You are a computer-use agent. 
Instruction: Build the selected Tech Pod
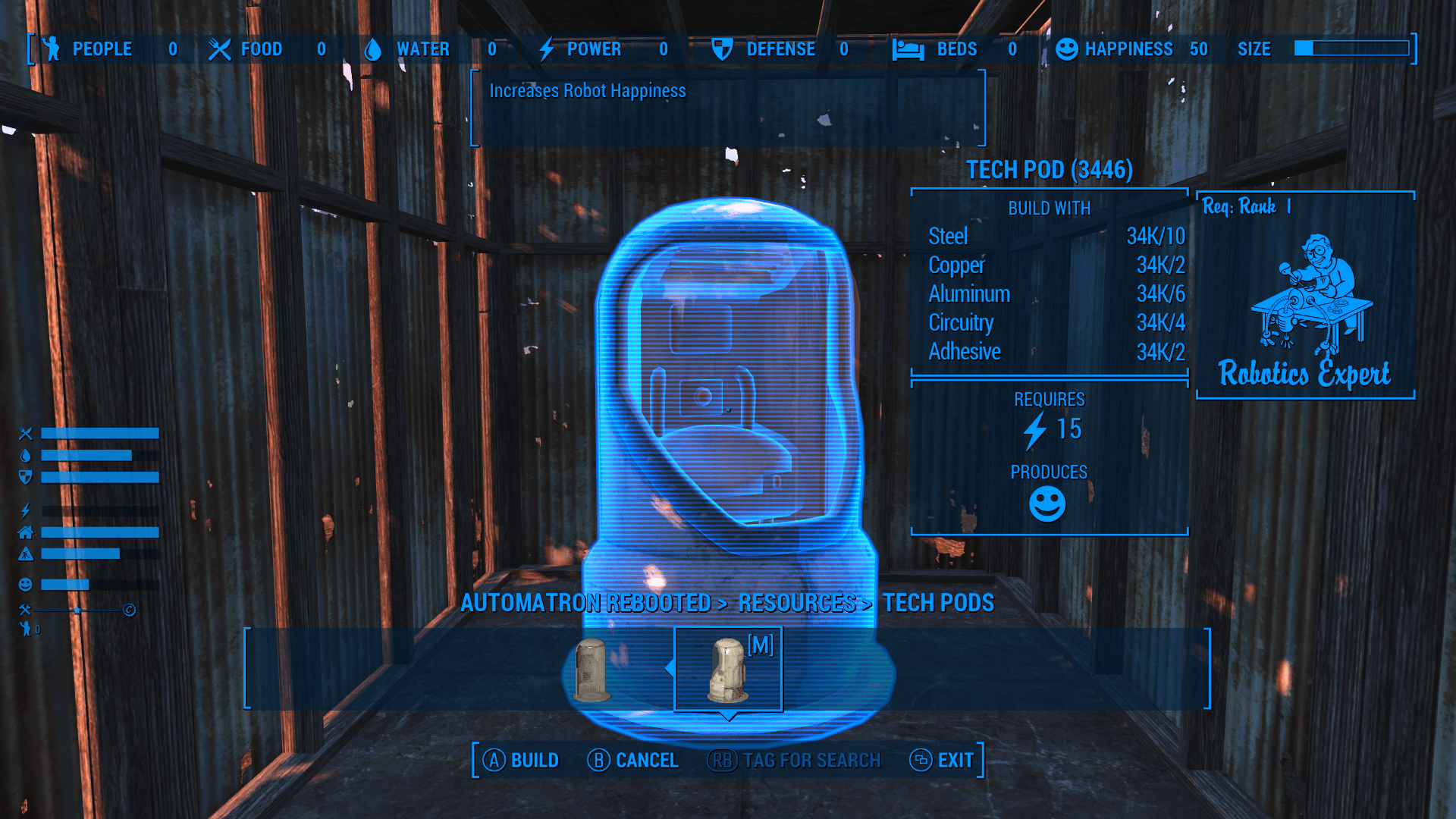[522, 760]
